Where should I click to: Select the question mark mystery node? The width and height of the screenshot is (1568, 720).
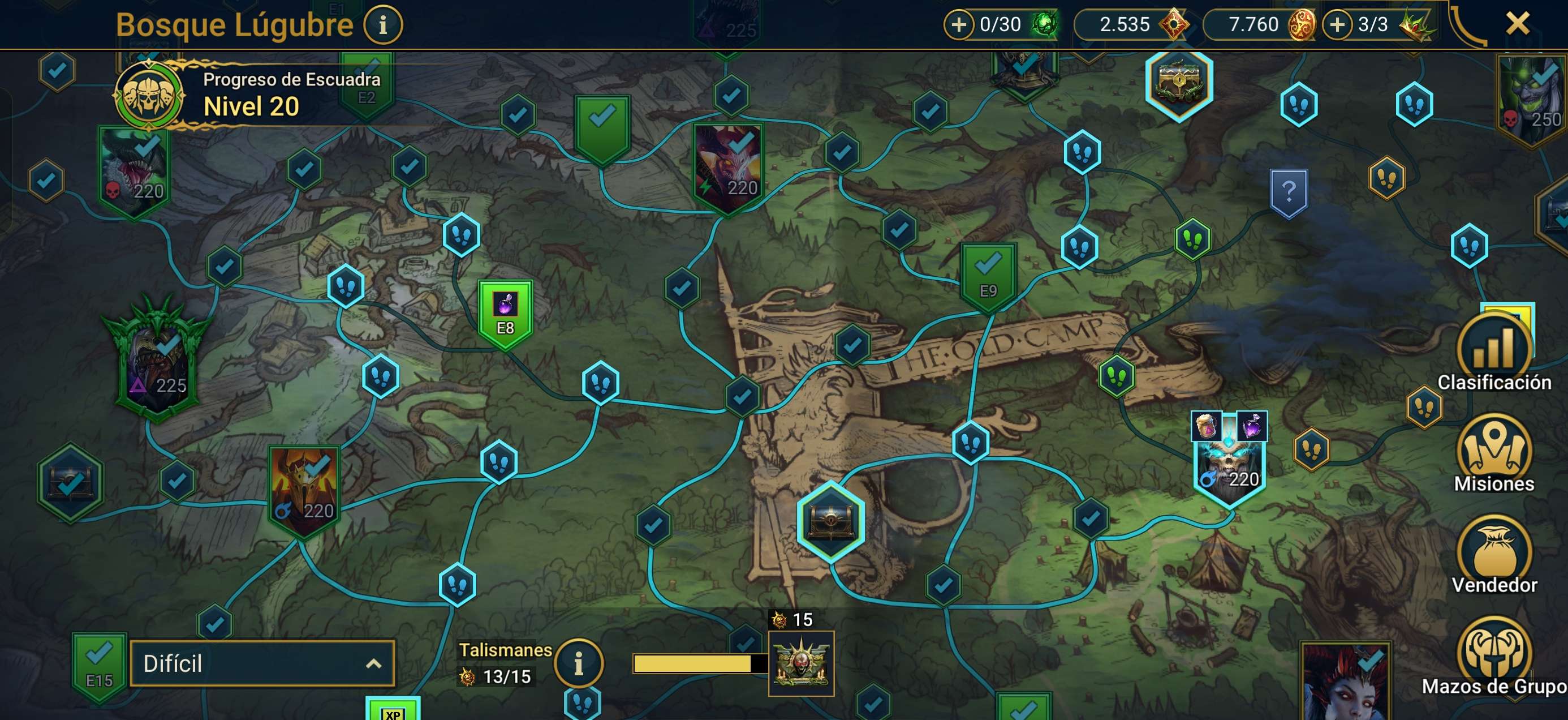(1289, 193)
